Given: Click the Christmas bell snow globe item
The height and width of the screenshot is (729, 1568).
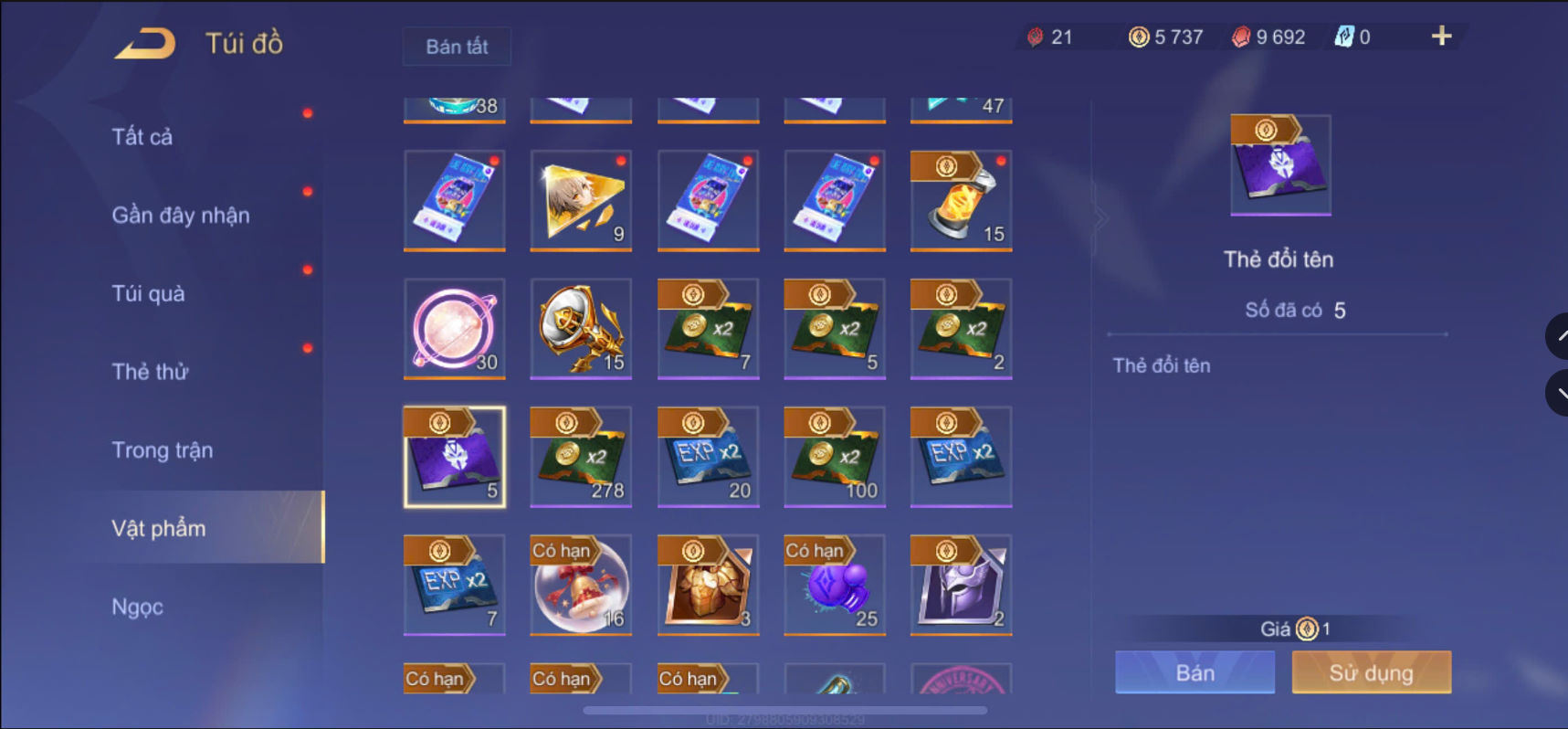Looking at the screenshot, I should pos(581,586).
